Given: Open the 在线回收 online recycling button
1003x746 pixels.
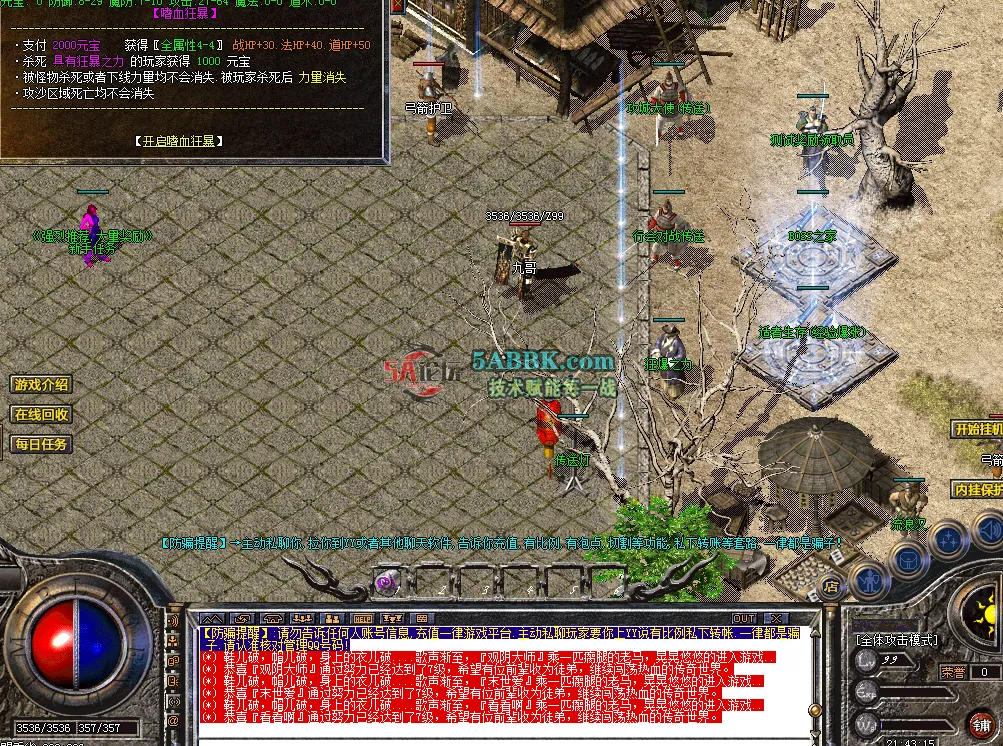Looking at the screenshot, I should [x=41, y=414].
